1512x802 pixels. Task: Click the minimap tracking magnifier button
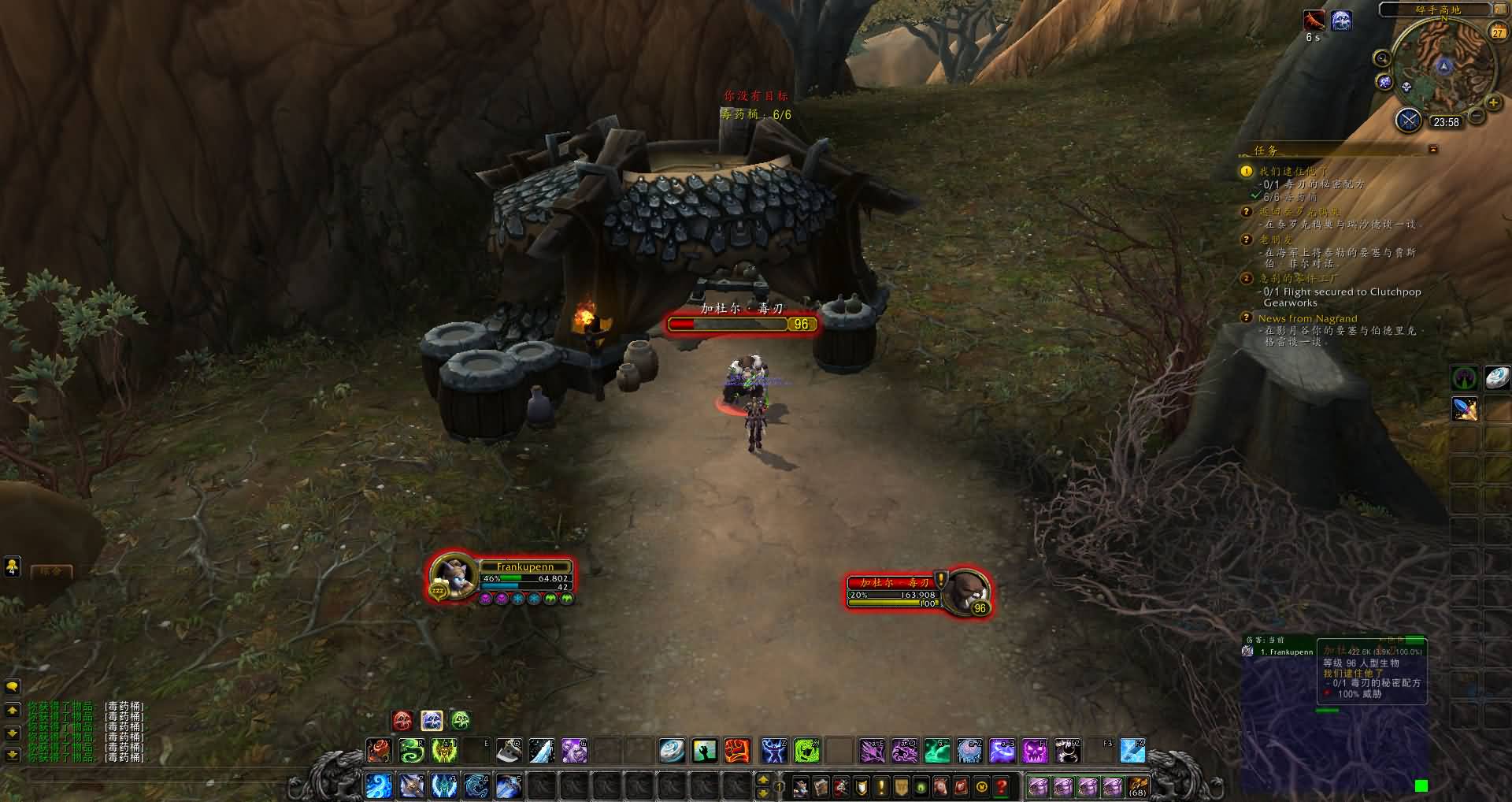pos(1382,58)
